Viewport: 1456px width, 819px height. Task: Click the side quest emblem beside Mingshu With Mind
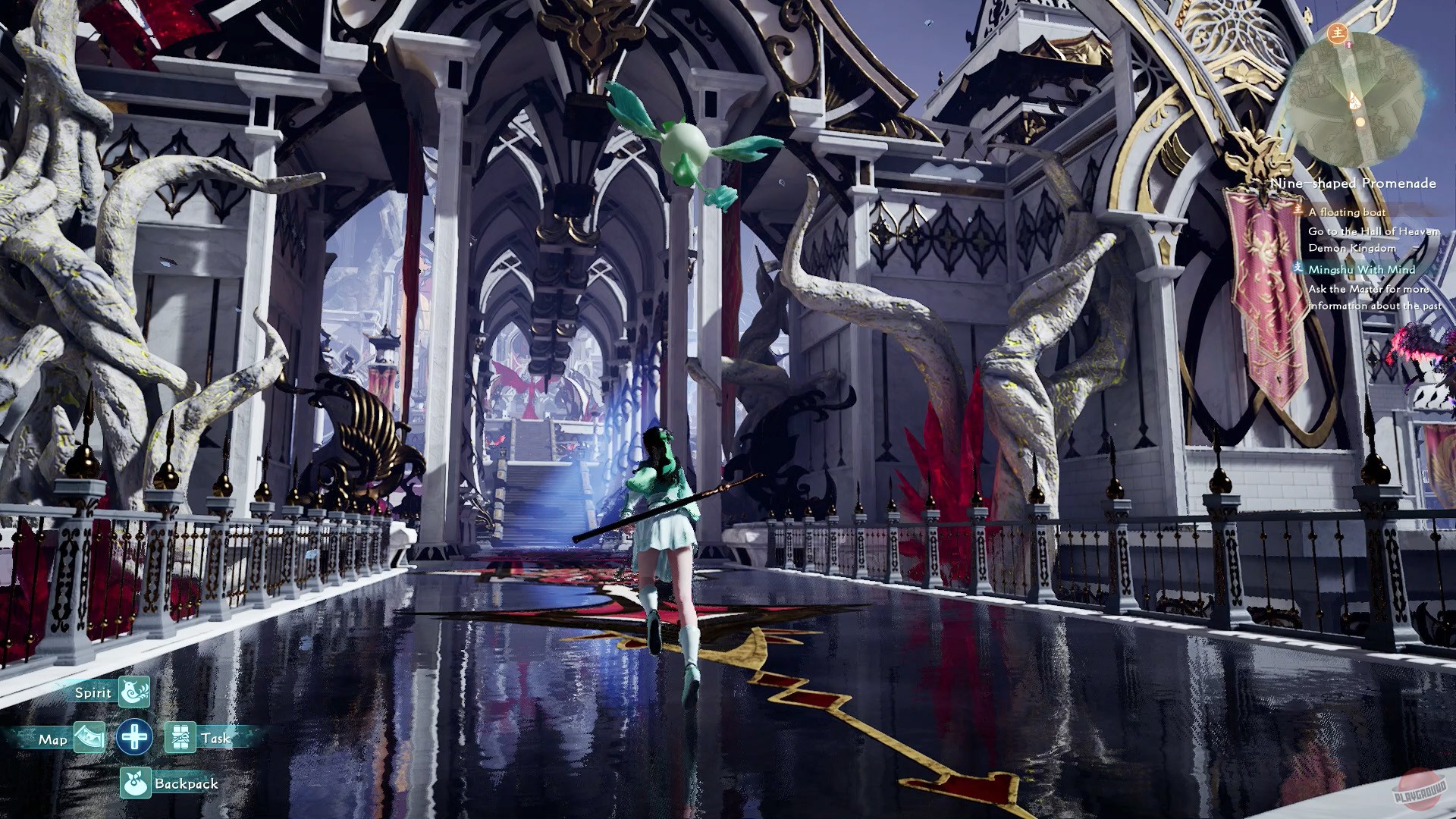coord(1298,269)
